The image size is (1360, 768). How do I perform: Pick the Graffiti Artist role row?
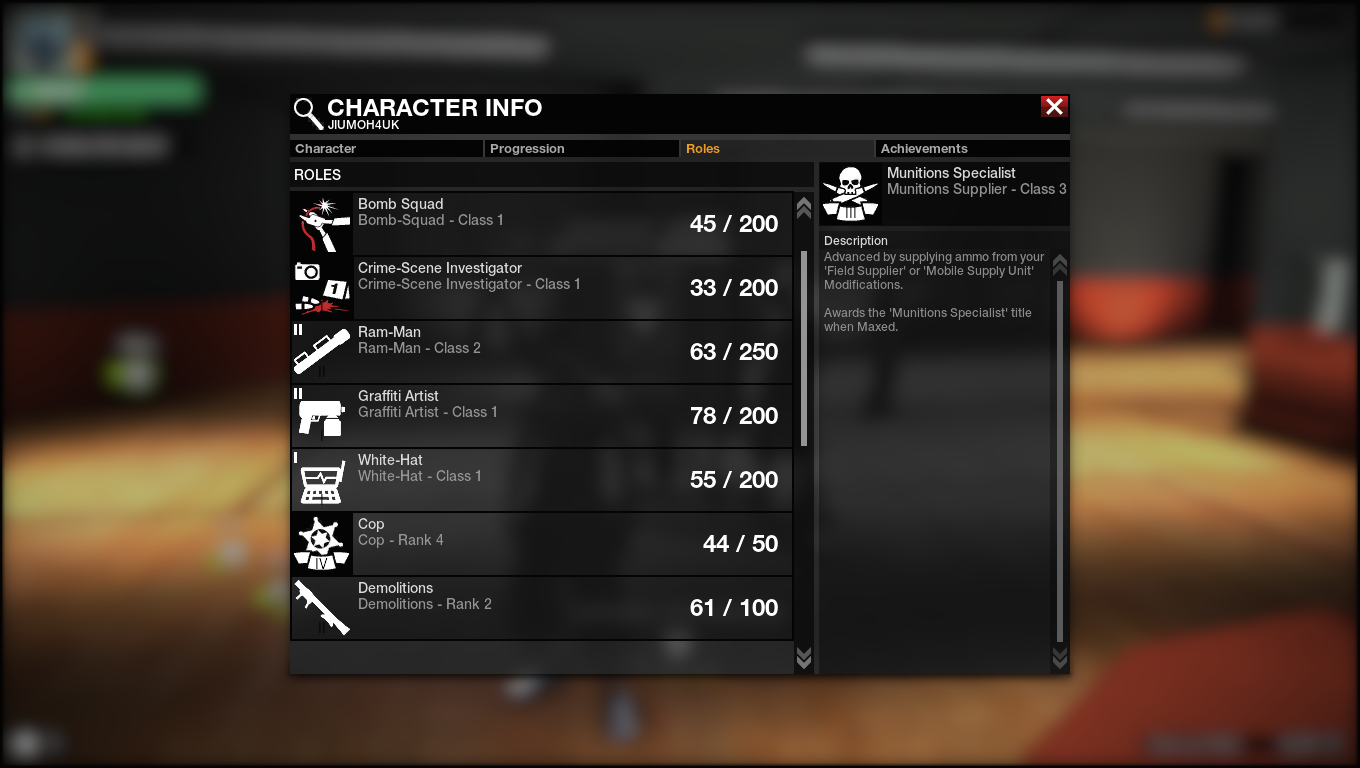click(541, 416)
